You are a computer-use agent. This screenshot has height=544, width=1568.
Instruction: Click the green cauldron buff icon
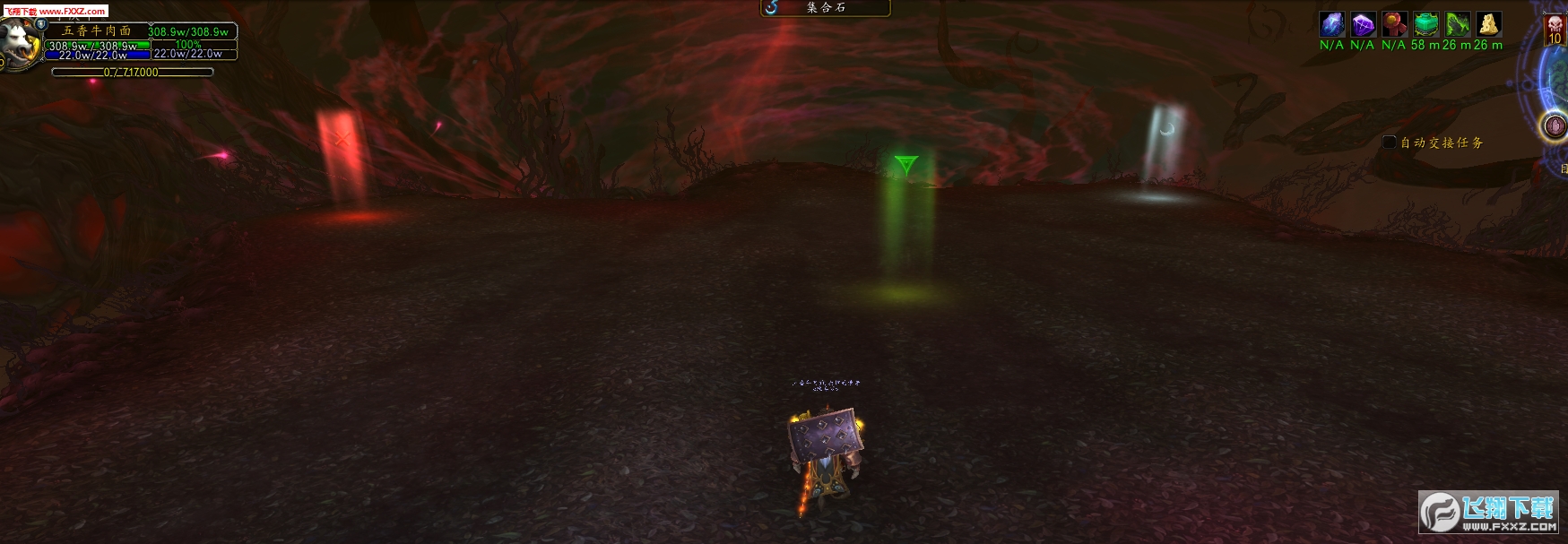click(x=1425, y=24)
